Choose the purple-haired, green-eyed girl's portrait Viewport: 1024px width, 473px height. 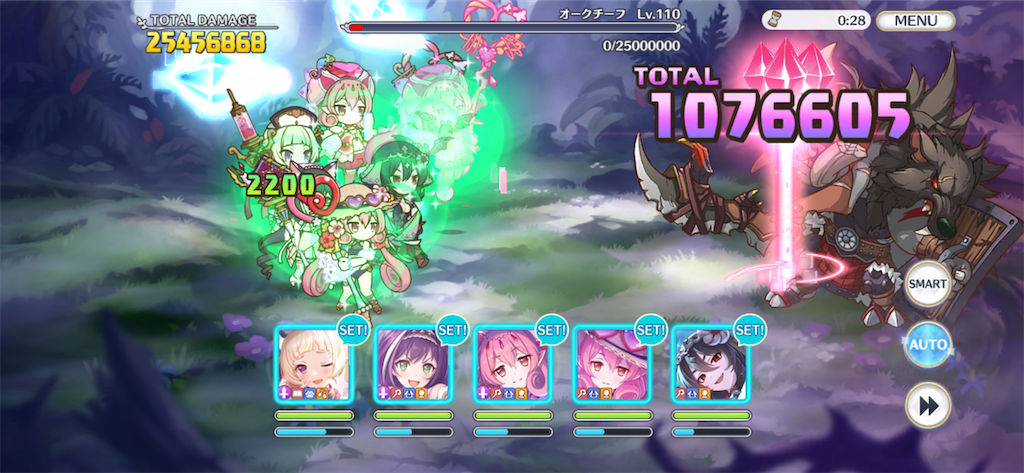413,364
